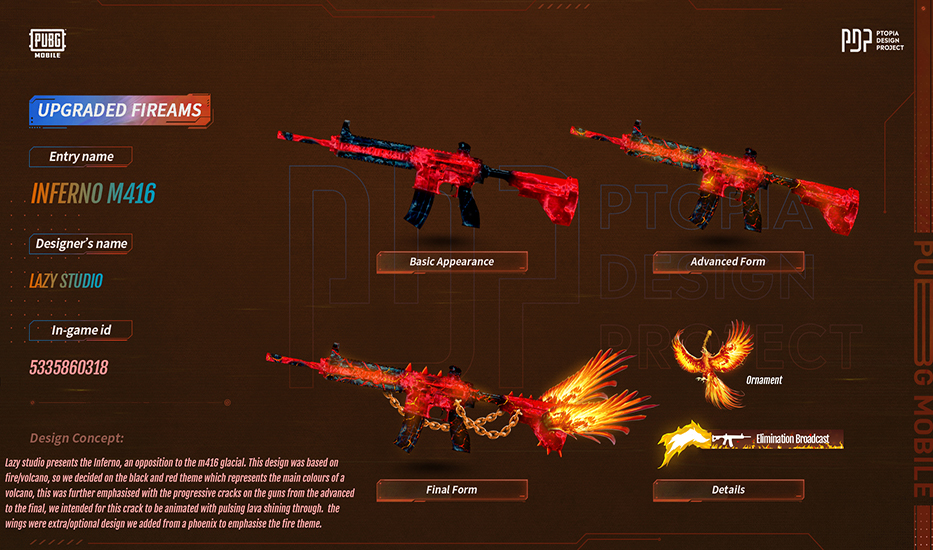Click the Upgraded Firearms banner

point(120,110)
